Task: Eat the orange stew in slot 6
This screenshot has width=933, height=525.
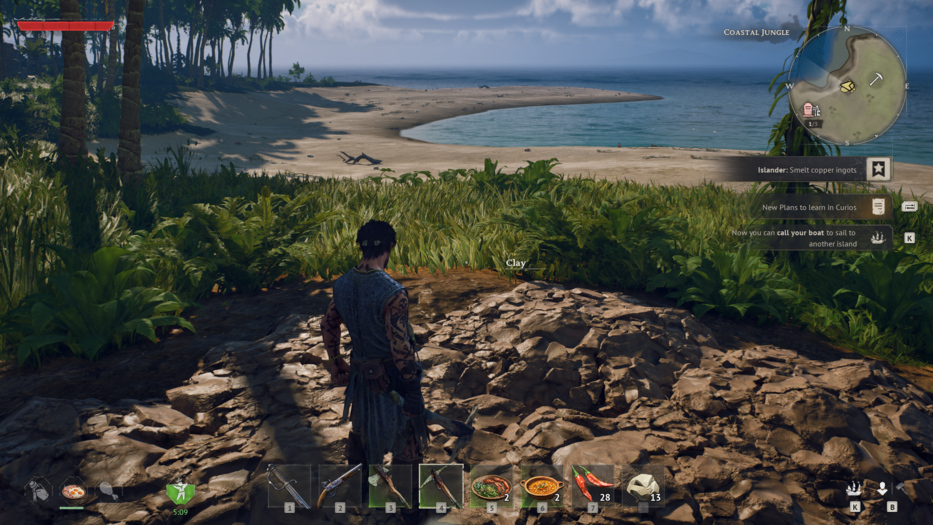Action: [542, 487]
